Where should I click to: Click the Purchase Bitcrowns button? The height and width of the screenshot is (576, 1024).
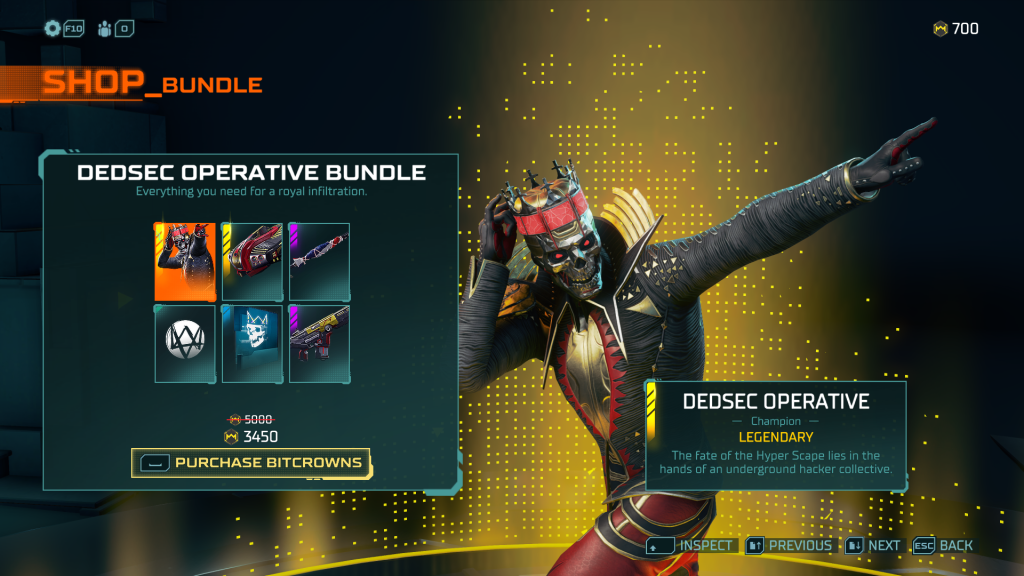(251, 462)
